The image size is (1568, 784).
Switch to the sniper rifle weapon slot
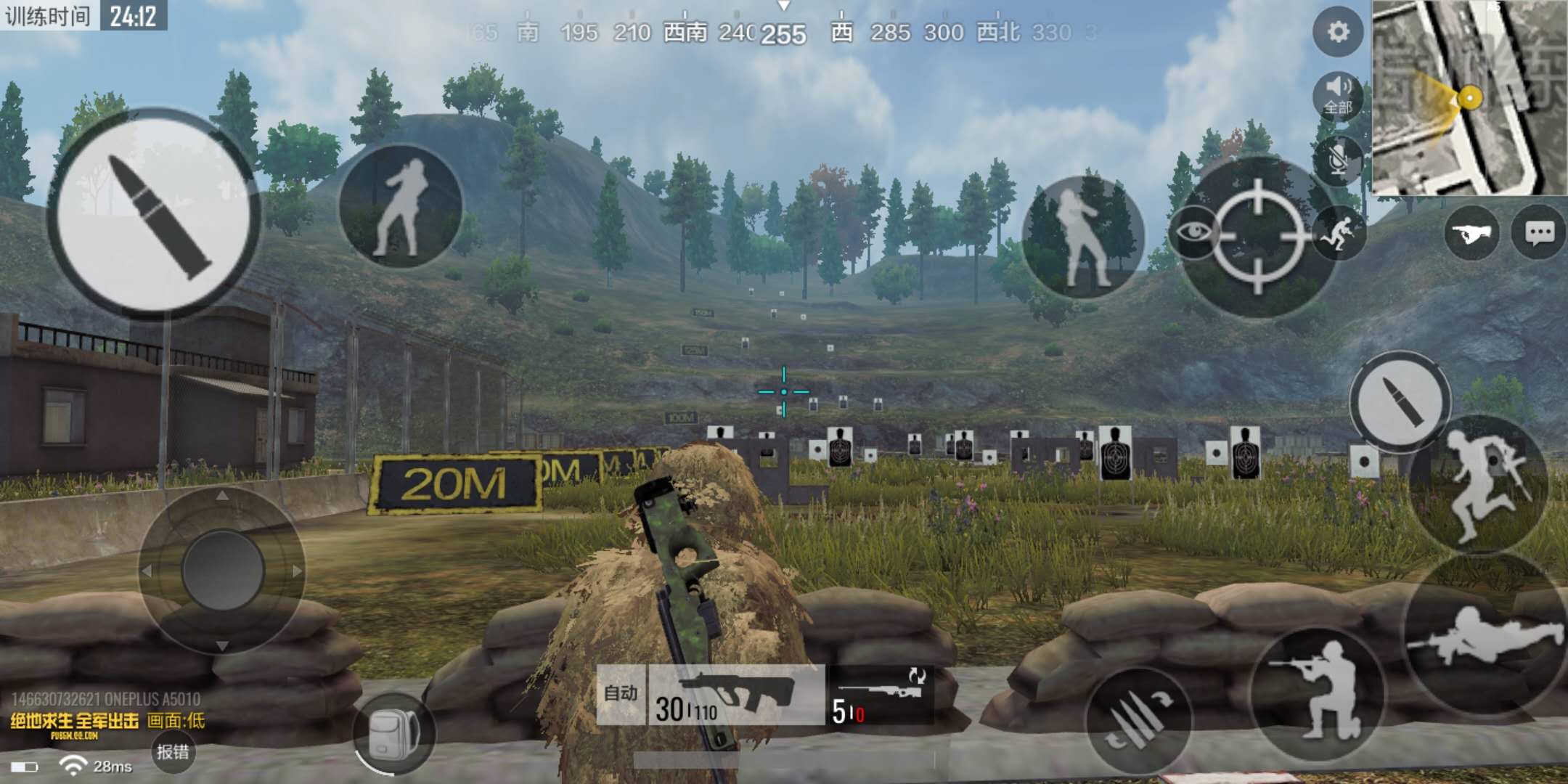pyautogui.click(x=879, y=695)
